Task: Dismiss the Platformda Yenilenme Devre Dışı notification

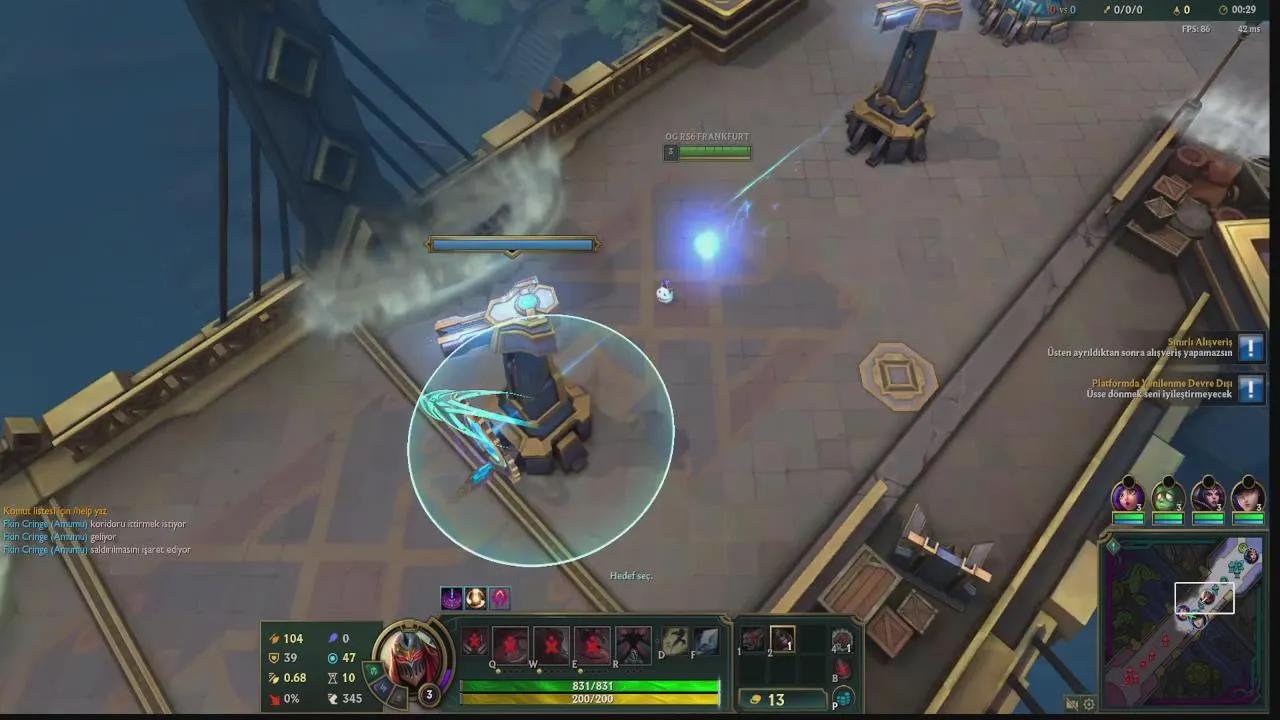Action: [x=1250, y=390]
